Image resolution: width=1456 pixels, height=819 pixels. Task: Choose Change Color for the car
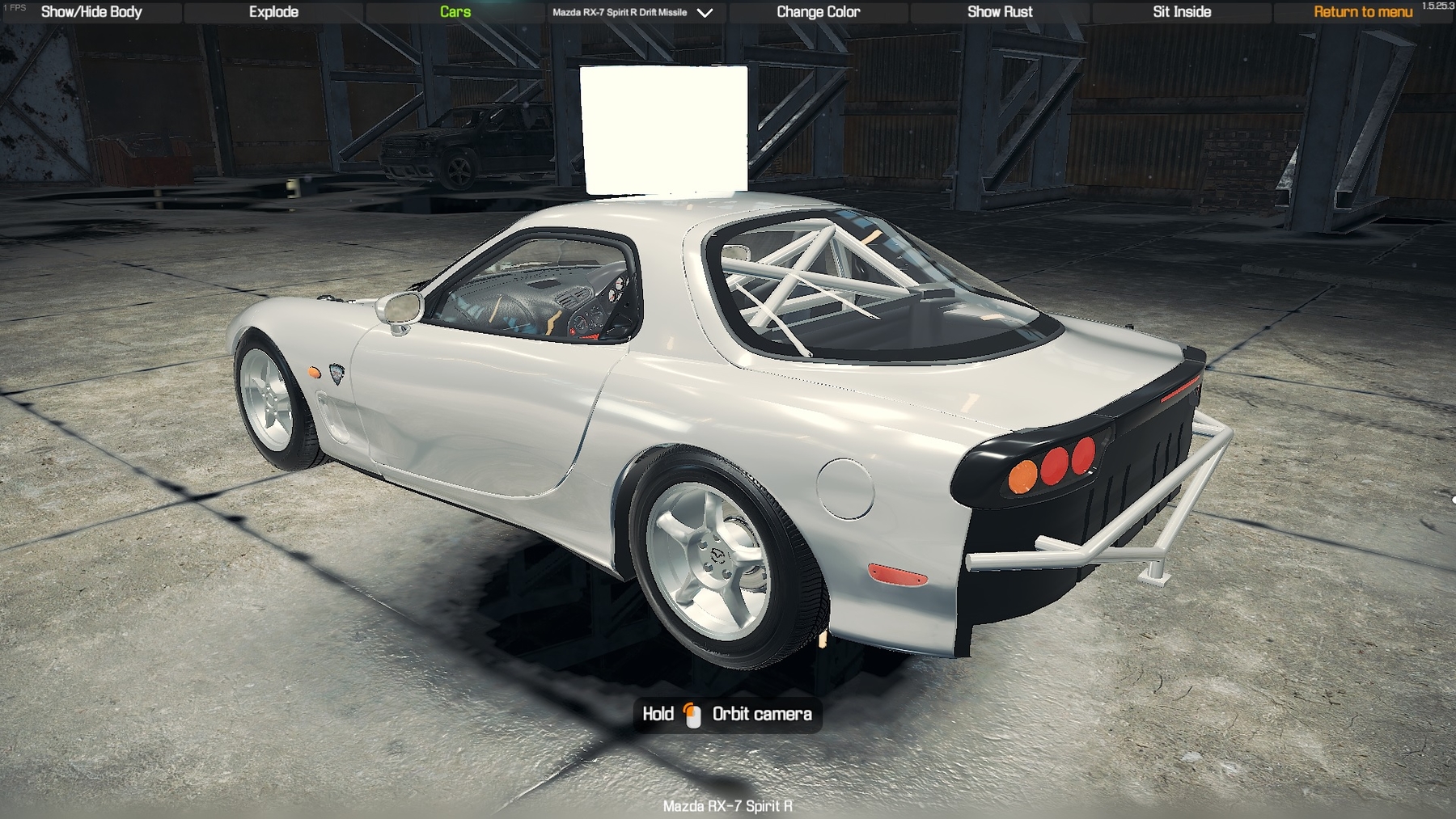818,12
